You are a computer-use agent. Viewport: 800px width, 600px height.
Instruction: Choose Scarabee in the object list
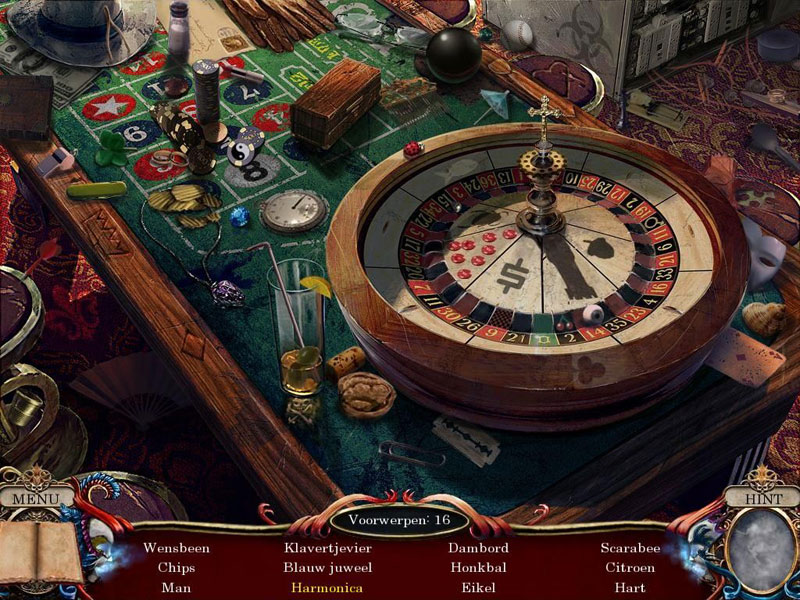[628, 548]
